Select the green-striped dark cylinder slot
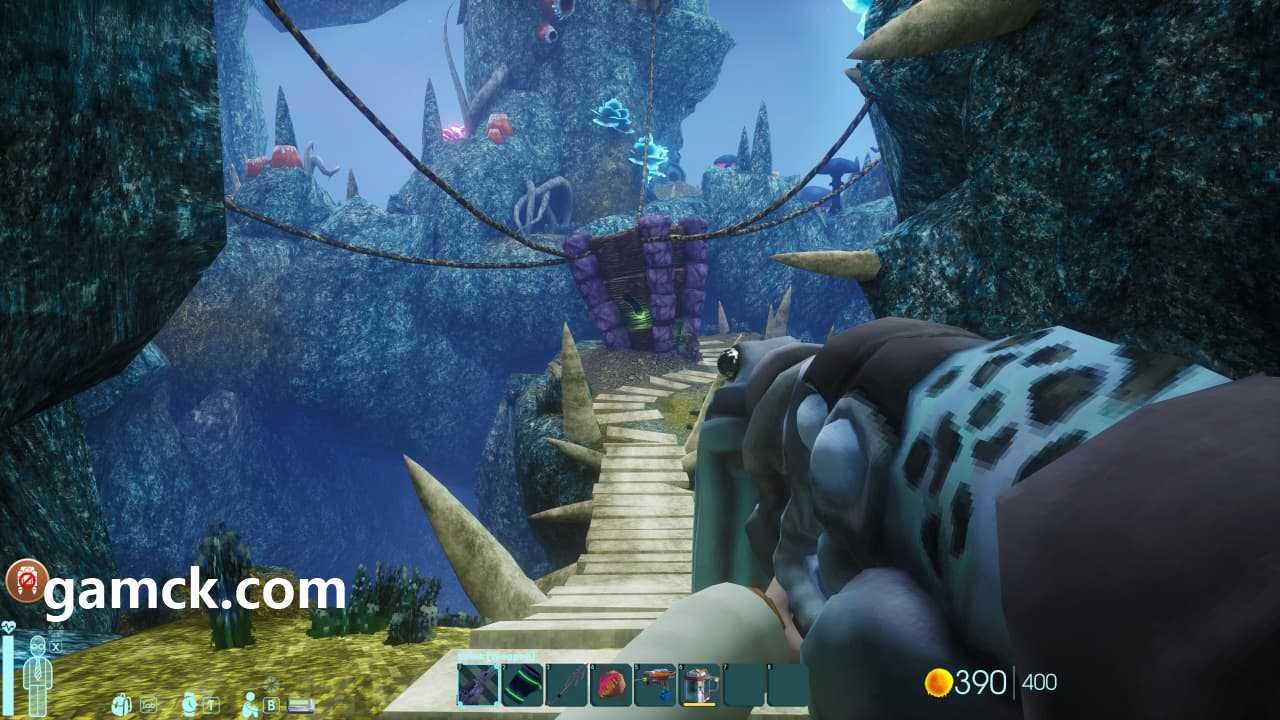 click(522, 685)
